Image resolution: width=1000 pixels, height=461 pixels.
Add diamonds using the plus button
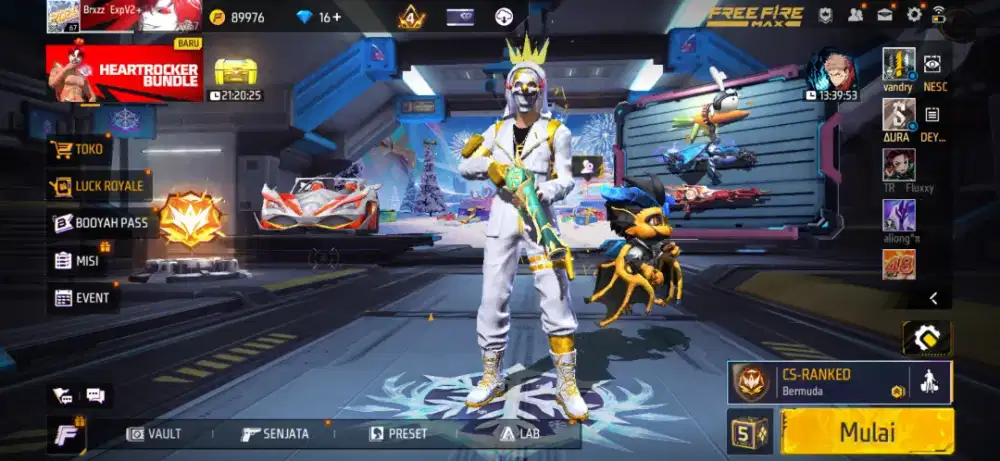pos(336,17)
